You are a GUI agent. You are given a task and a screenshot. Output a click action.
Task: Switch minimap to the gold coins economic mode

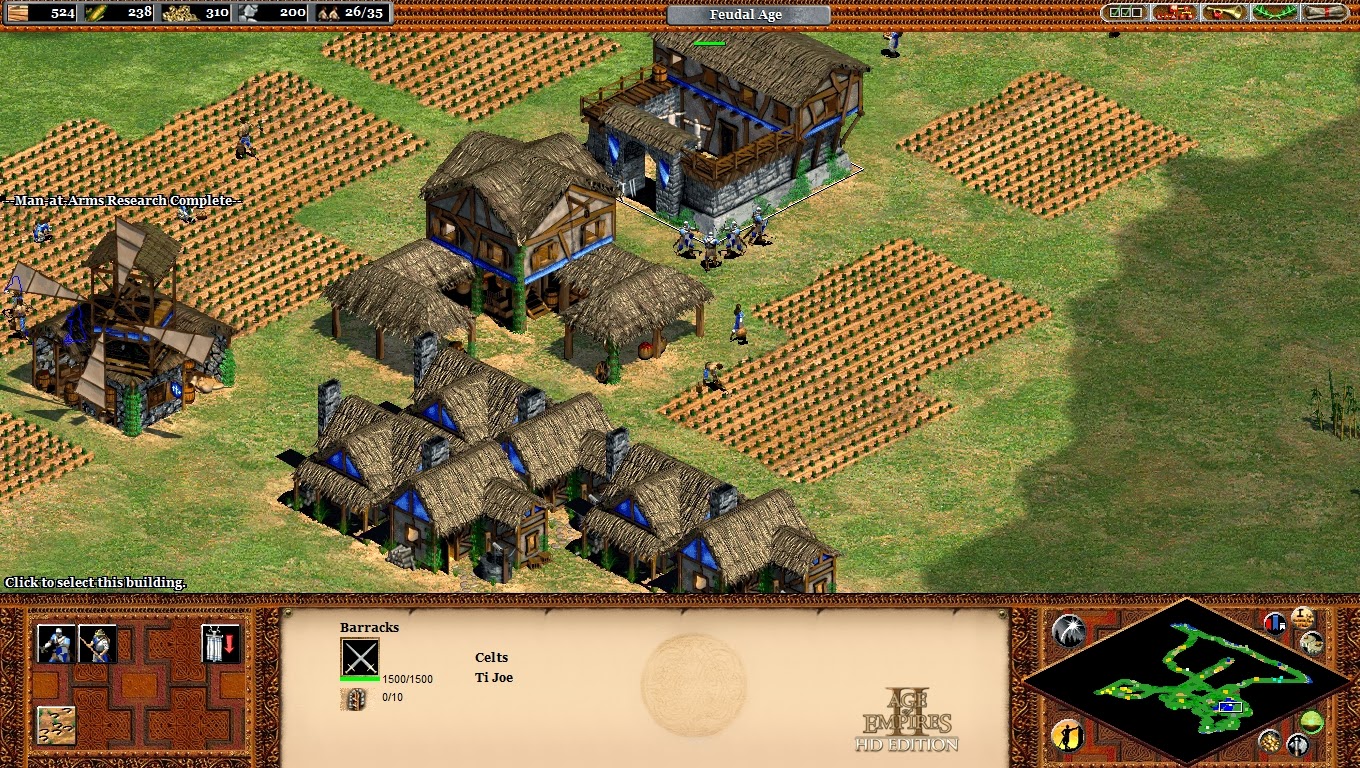pyautogui.click(x=1269, y=741)
